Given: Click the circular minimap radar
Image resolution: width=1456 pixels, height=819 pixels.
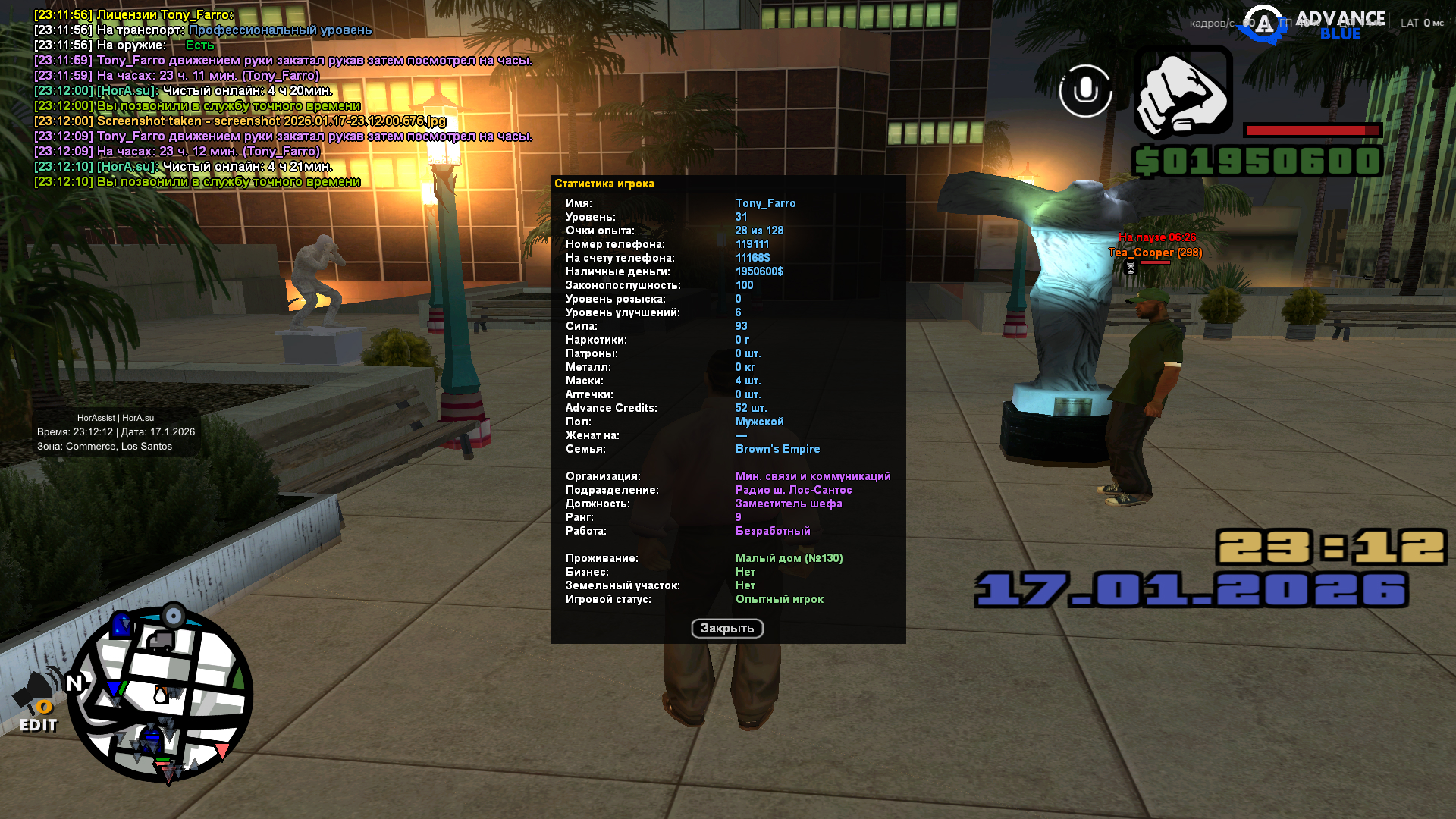Looking at the screenshot, I should click(x=160, y=695).
